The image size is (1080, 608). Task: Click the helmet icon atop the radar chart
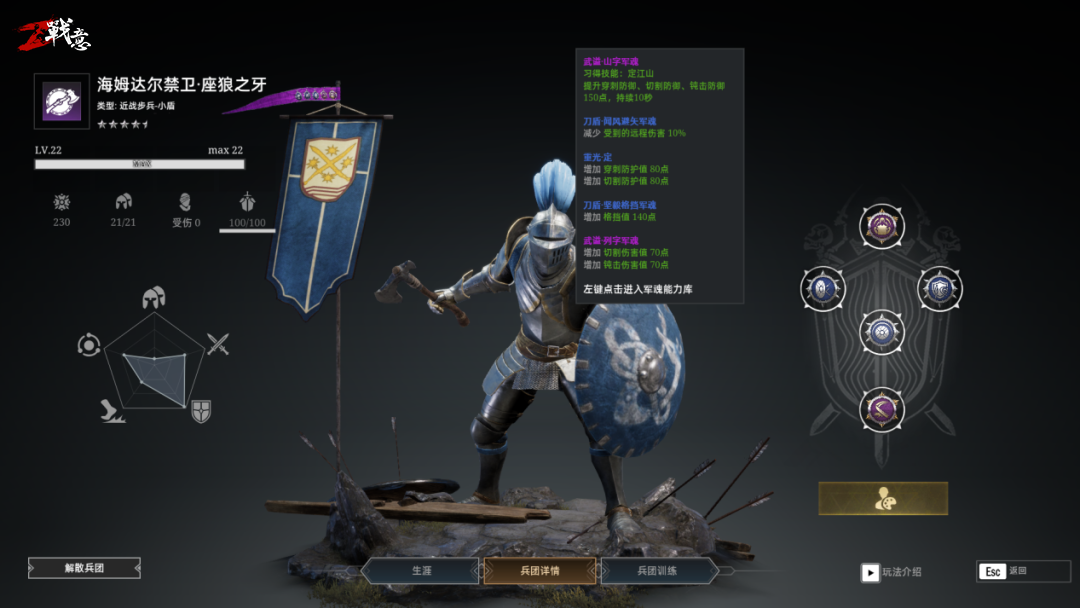coord(153,297)
